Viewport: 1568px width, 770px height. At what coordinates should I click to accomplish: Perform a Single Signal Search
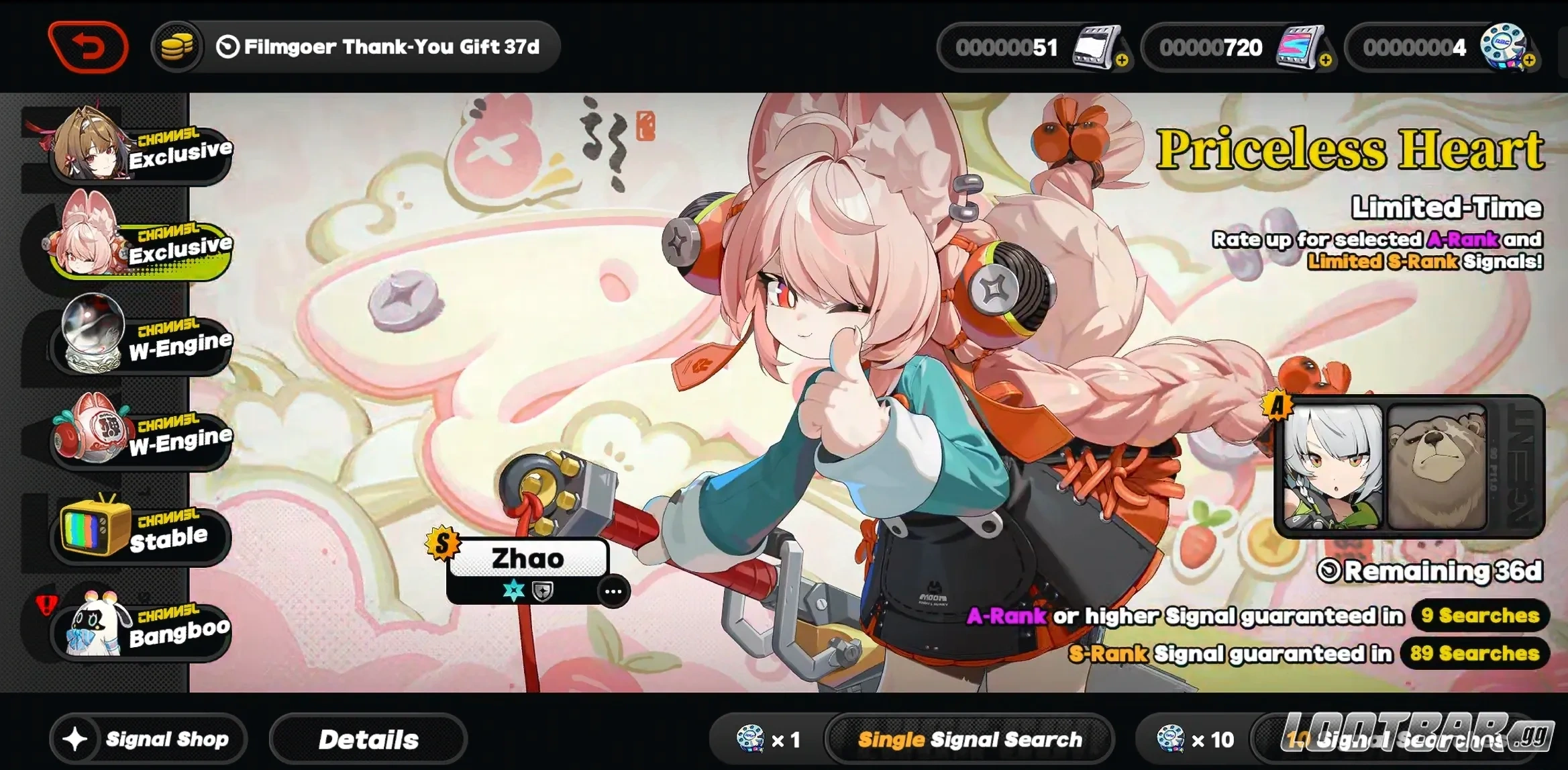pos(969,739)
